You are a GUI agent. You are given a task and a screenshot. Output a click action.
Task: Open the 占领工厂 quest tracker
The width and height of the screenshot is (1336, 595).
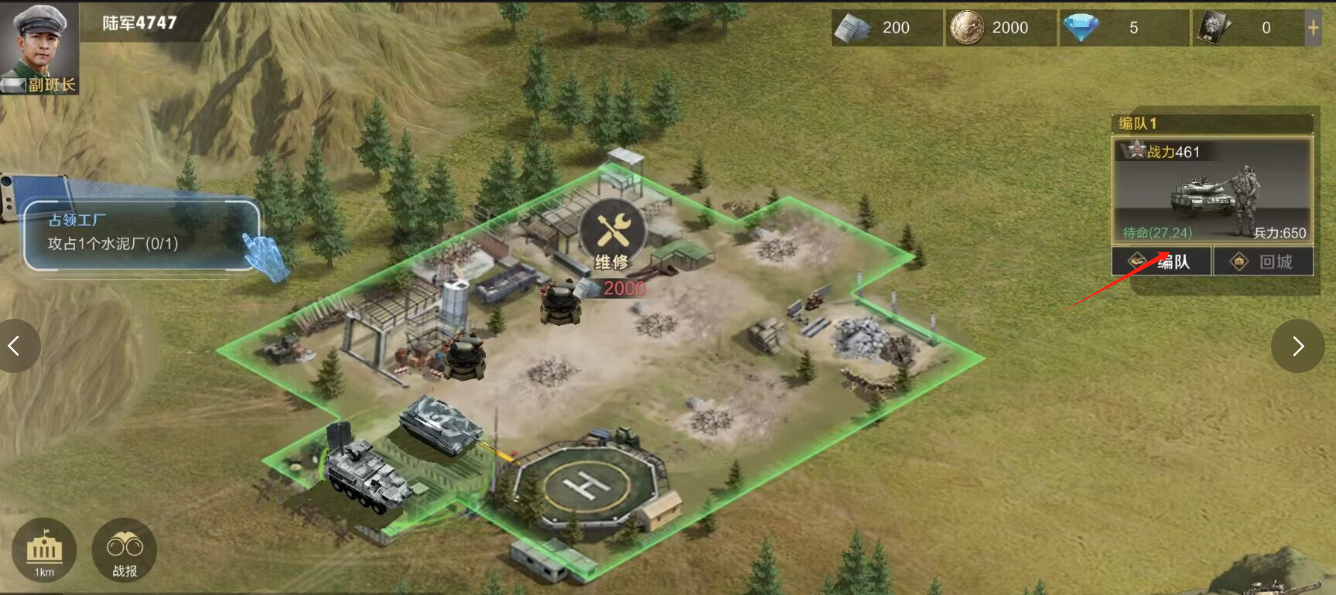point(141,234)
